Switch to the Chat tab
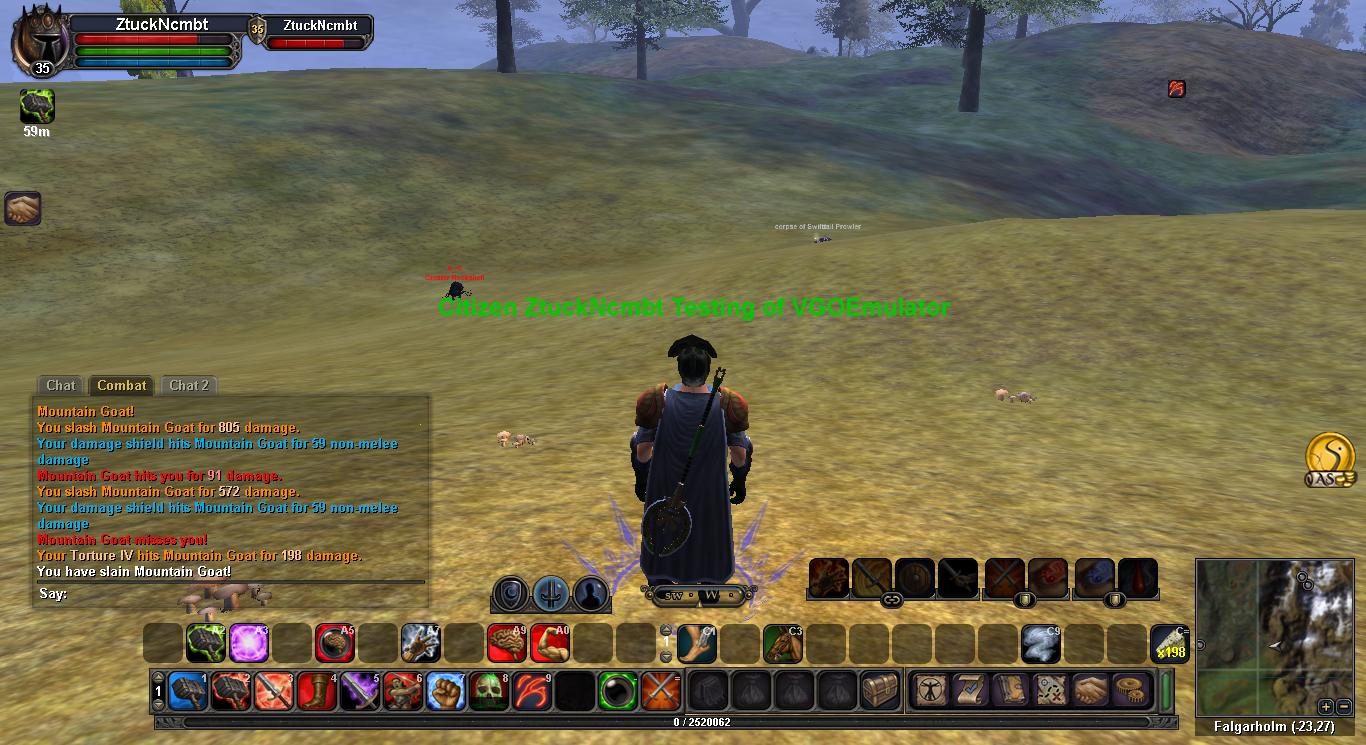1366x745 pixels. (60, 385)
